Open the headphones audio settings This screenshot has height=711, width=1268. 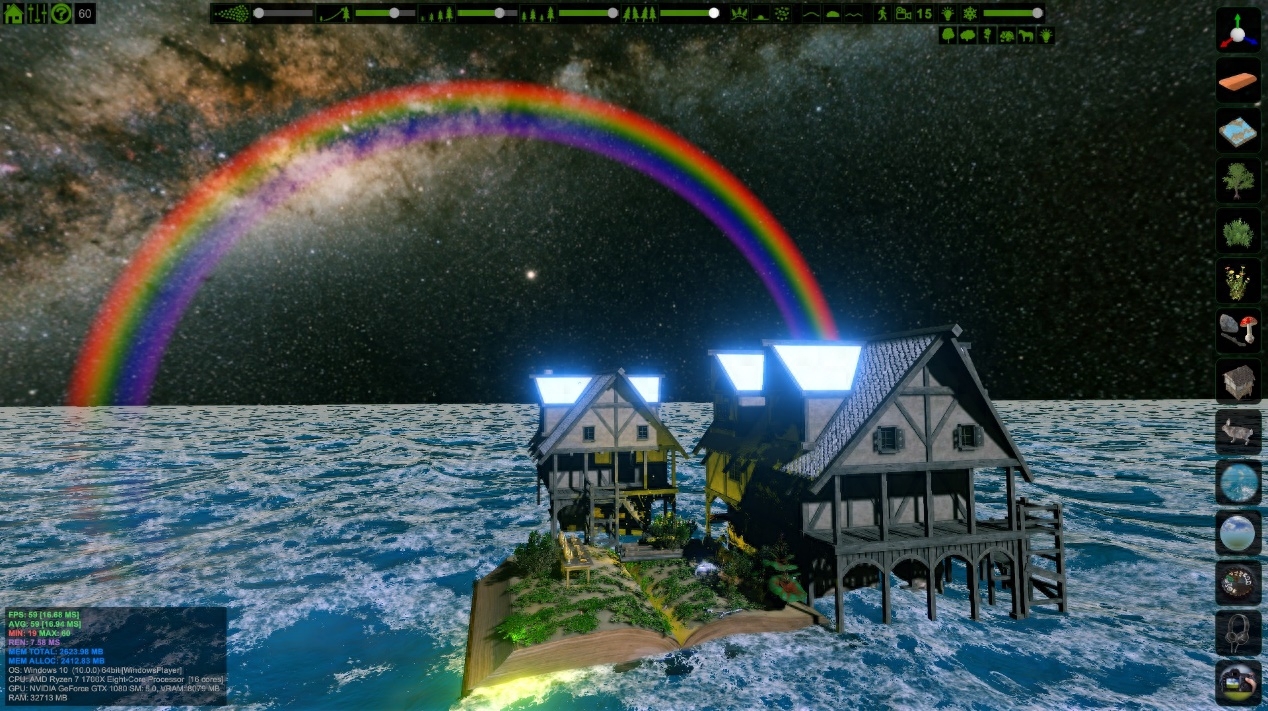click(1238, 633)
